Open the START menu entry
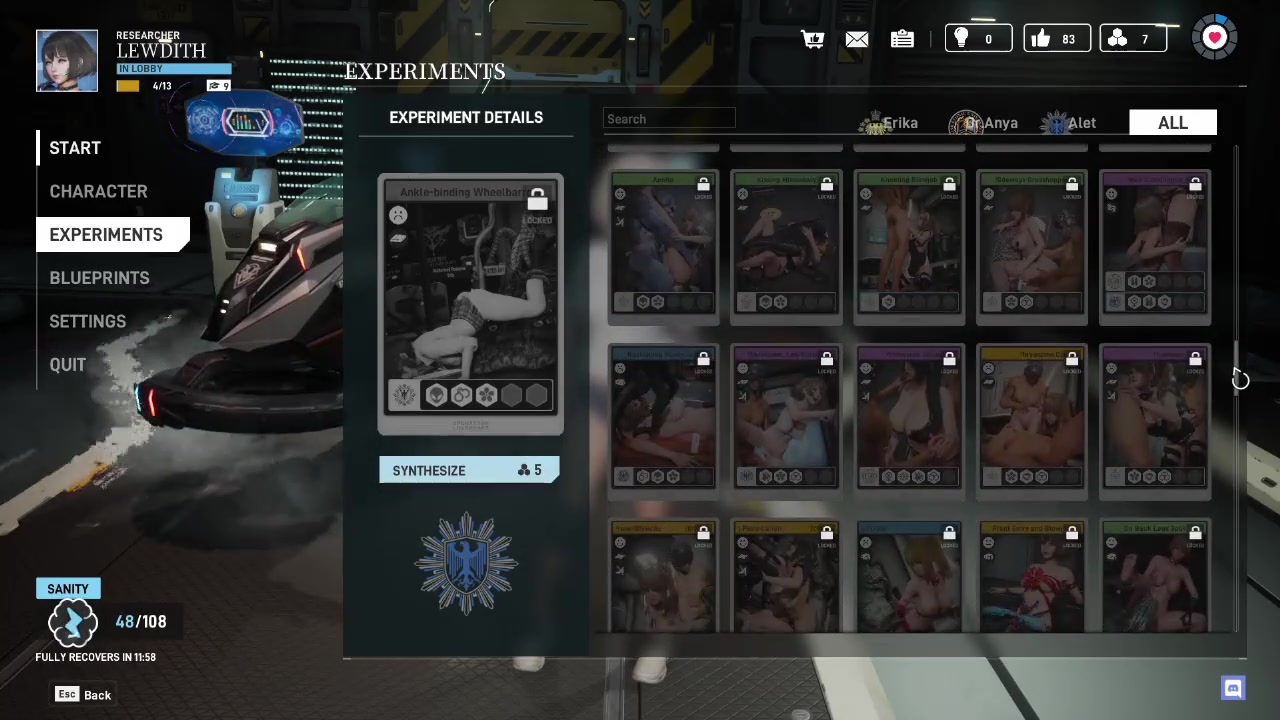The width and height of the screenshot is (1280, 720). (x=75, y=148)
